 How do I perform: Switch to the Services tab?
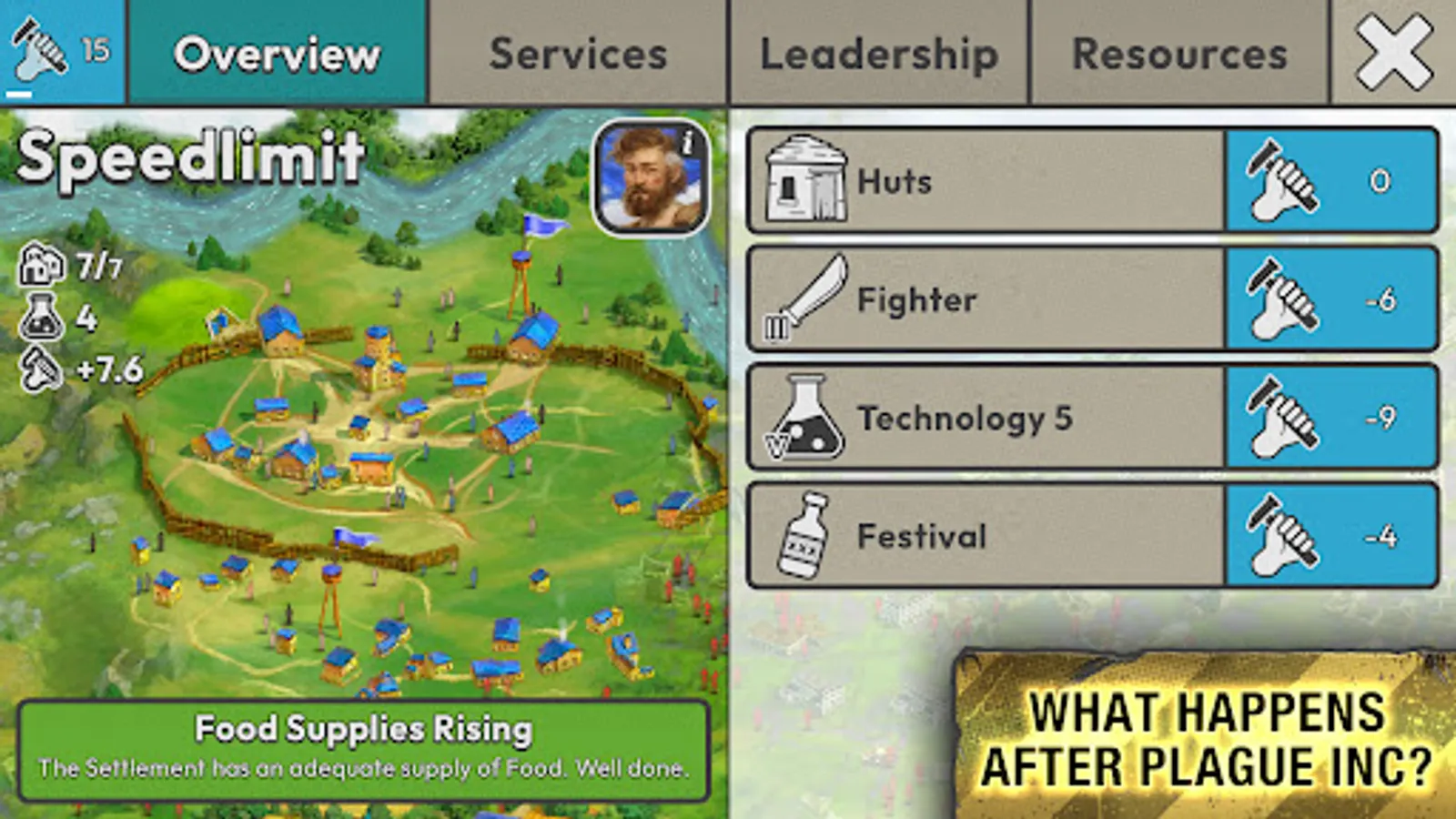pos(578,55)
